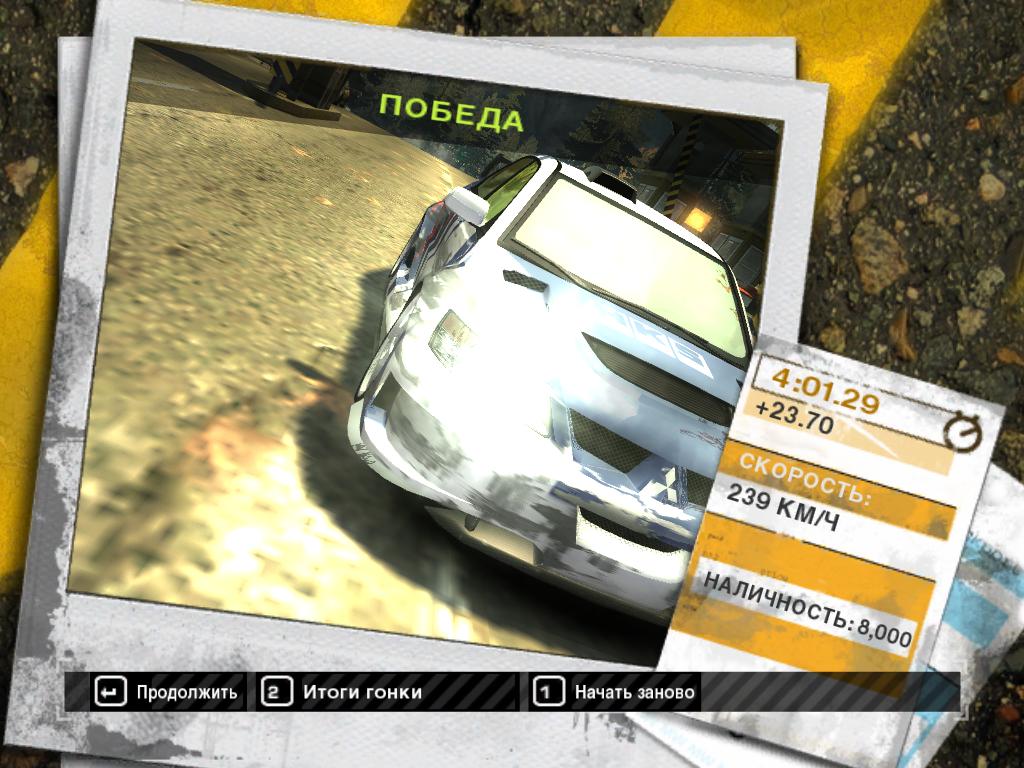The image size is (1024, 768).
Task: Choose Начать заново to restart race
Action: point(616,692)
